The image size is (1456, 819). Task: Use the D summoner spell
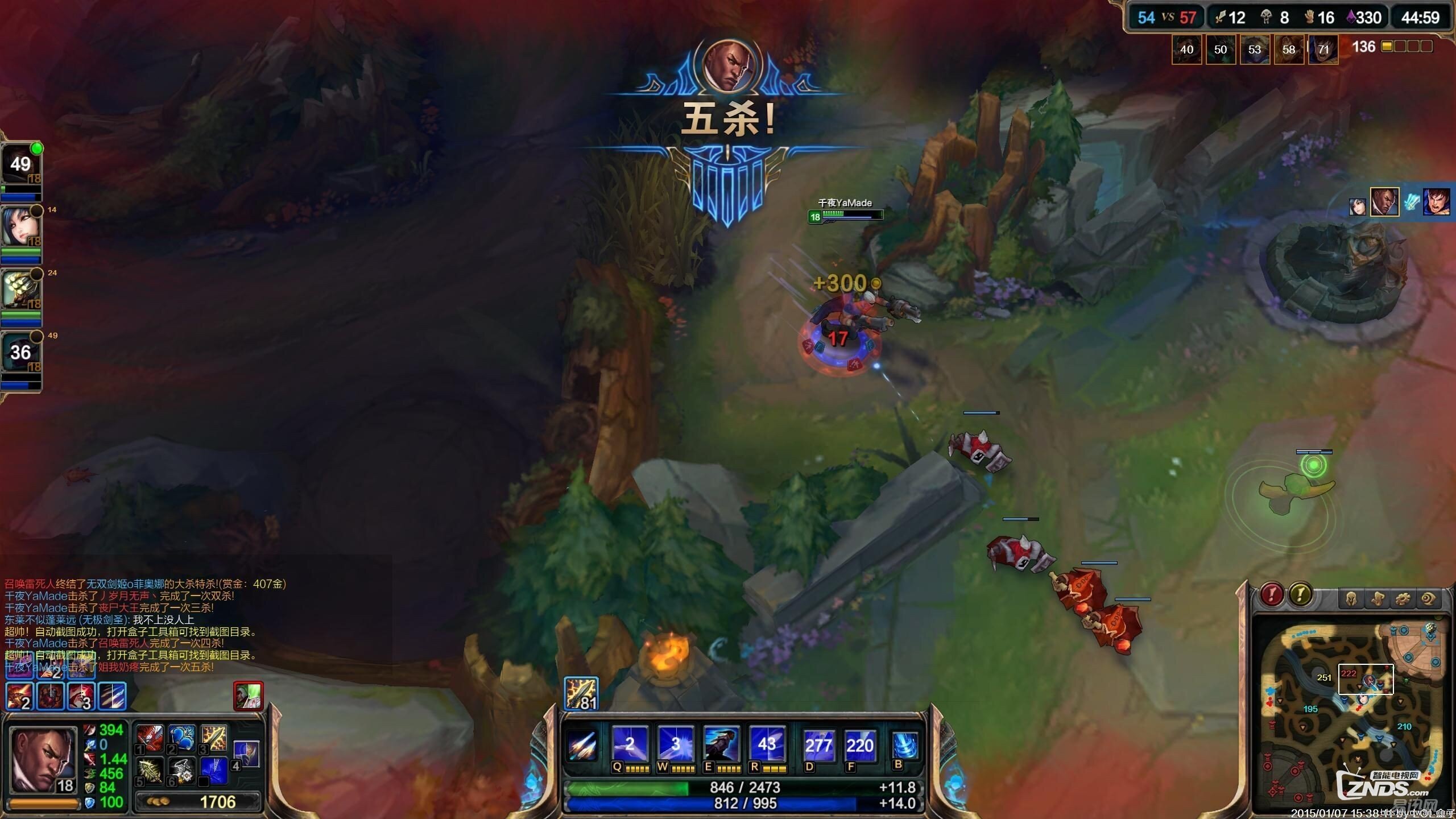[x=818, y=746]
